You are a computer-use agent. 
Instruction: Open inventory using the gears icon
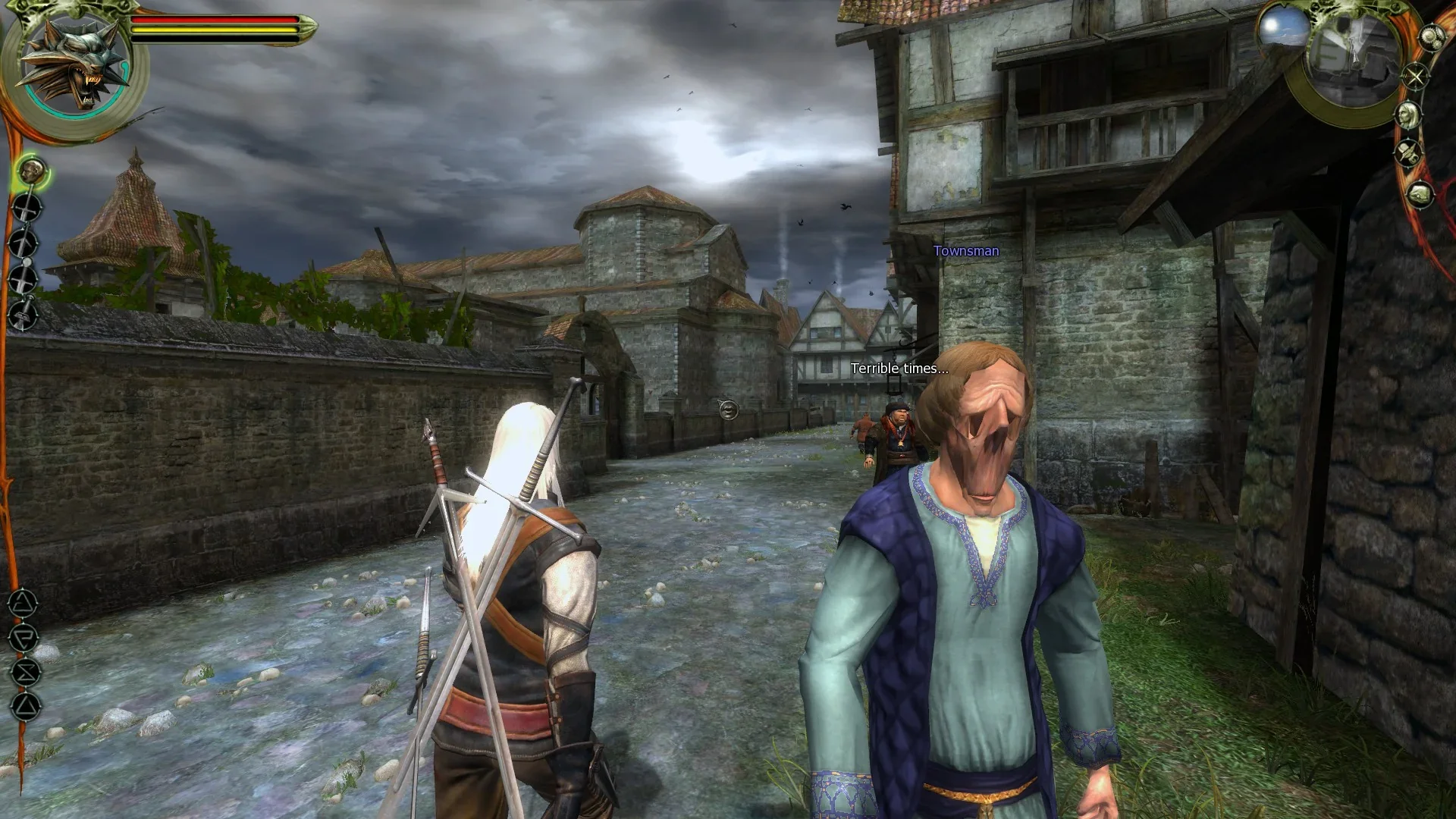click(1430, 37)
